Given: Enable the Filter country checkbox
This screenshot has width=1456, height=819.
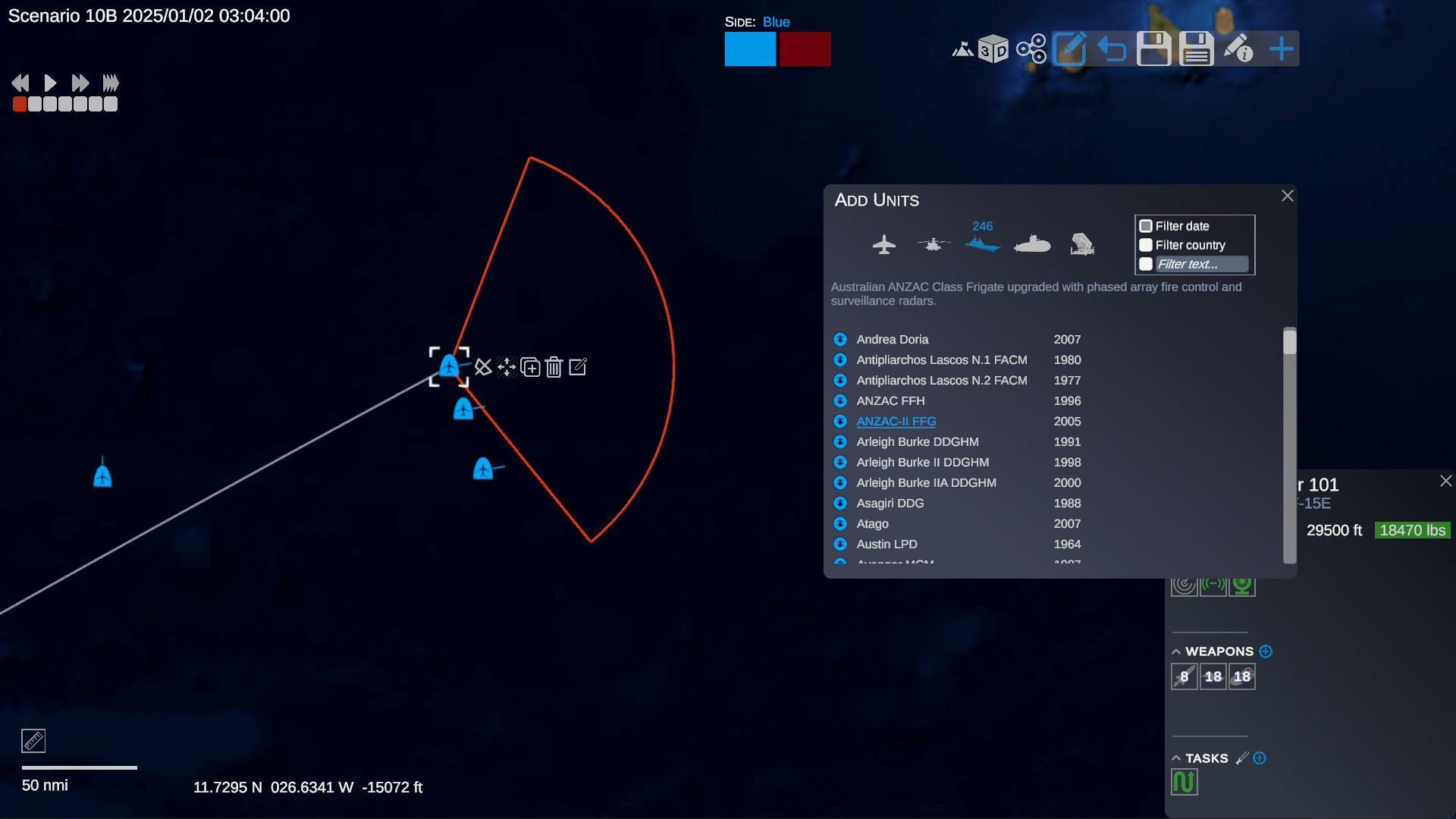Looking at the screenshot, I should [x=1146, y=245].
